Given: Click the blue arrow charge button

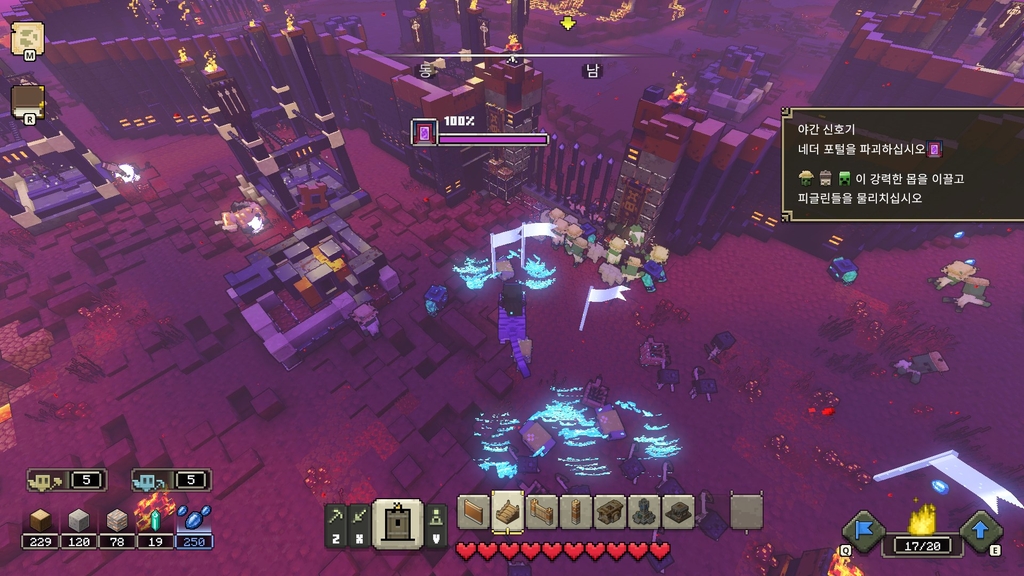Looking at the screenshot, I should pyautogui.click(x=981, y=532).
